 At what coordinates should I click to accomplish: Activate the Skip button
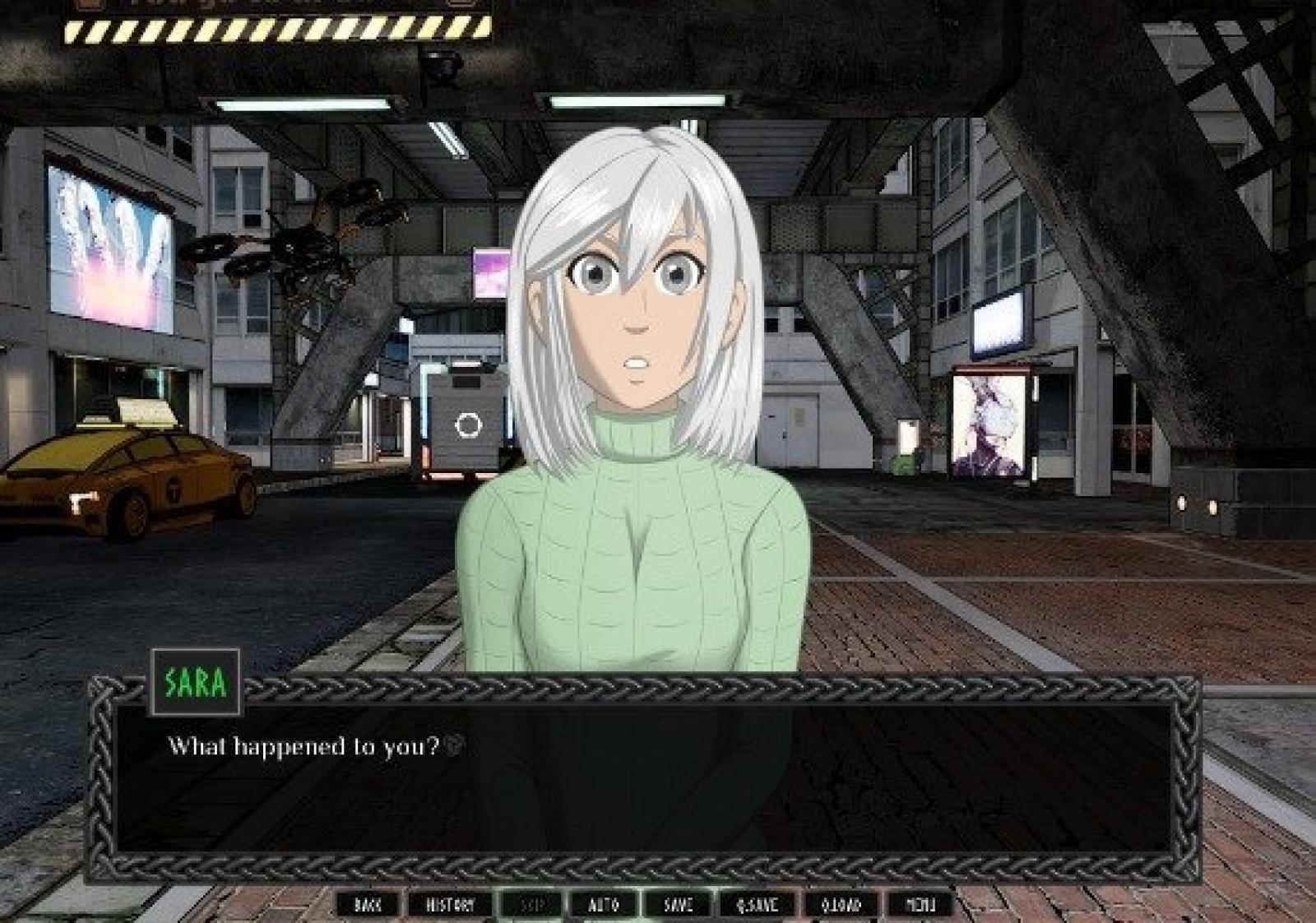pos(532,905)
